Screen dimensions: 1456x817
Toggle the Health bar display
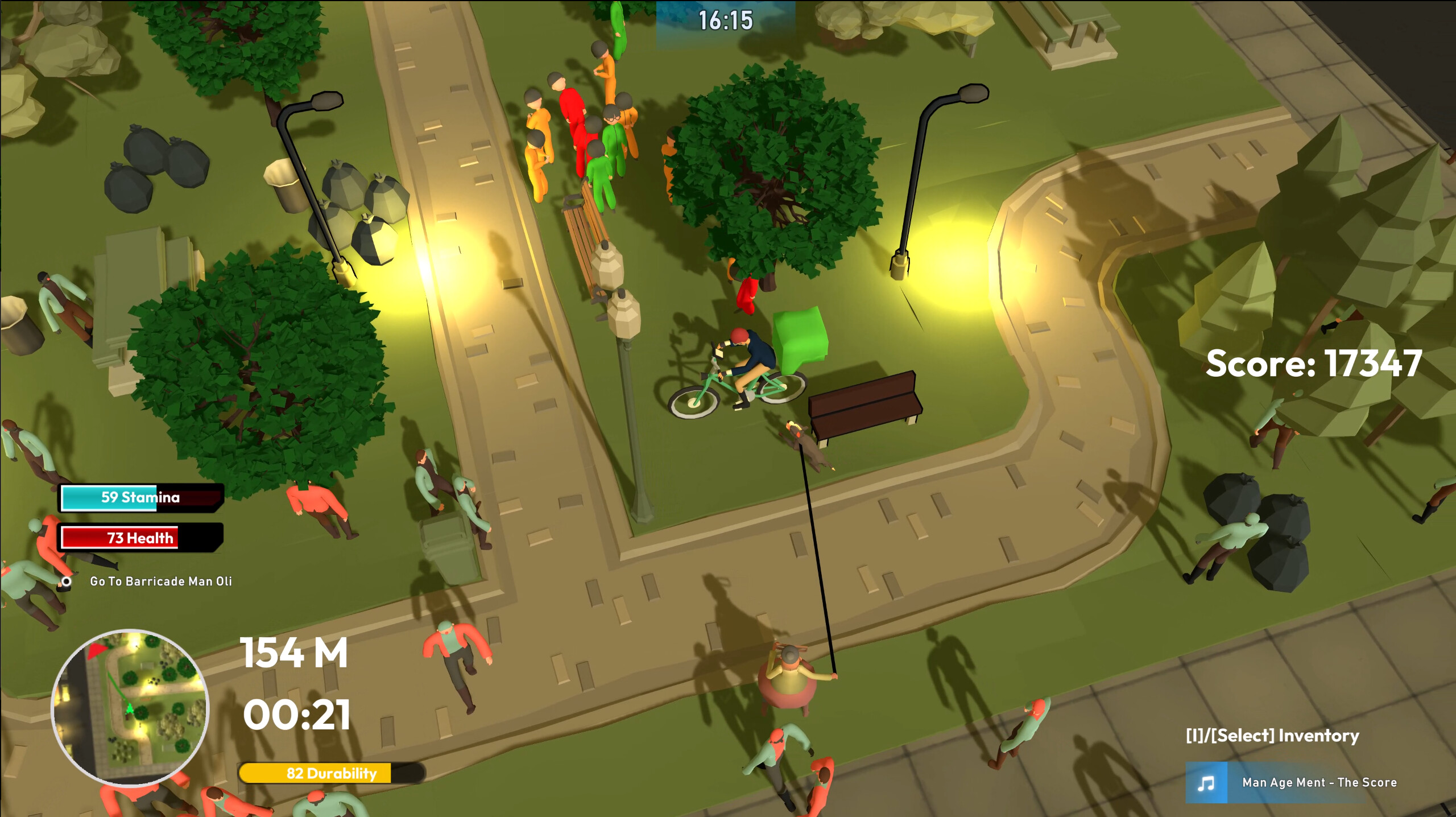[140, 538]
